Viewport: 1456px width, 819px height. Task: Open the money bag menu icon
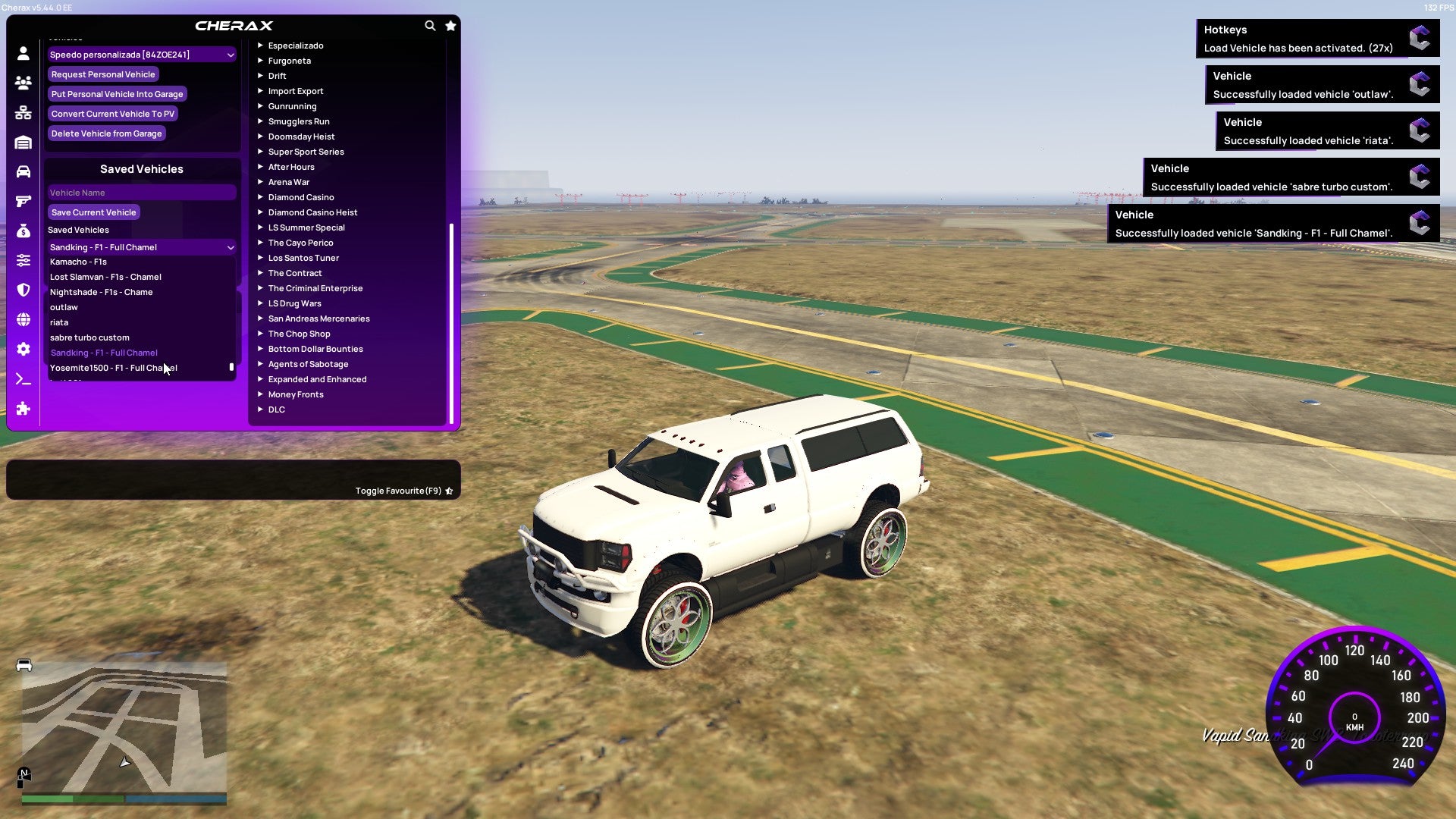pos(23,230)
